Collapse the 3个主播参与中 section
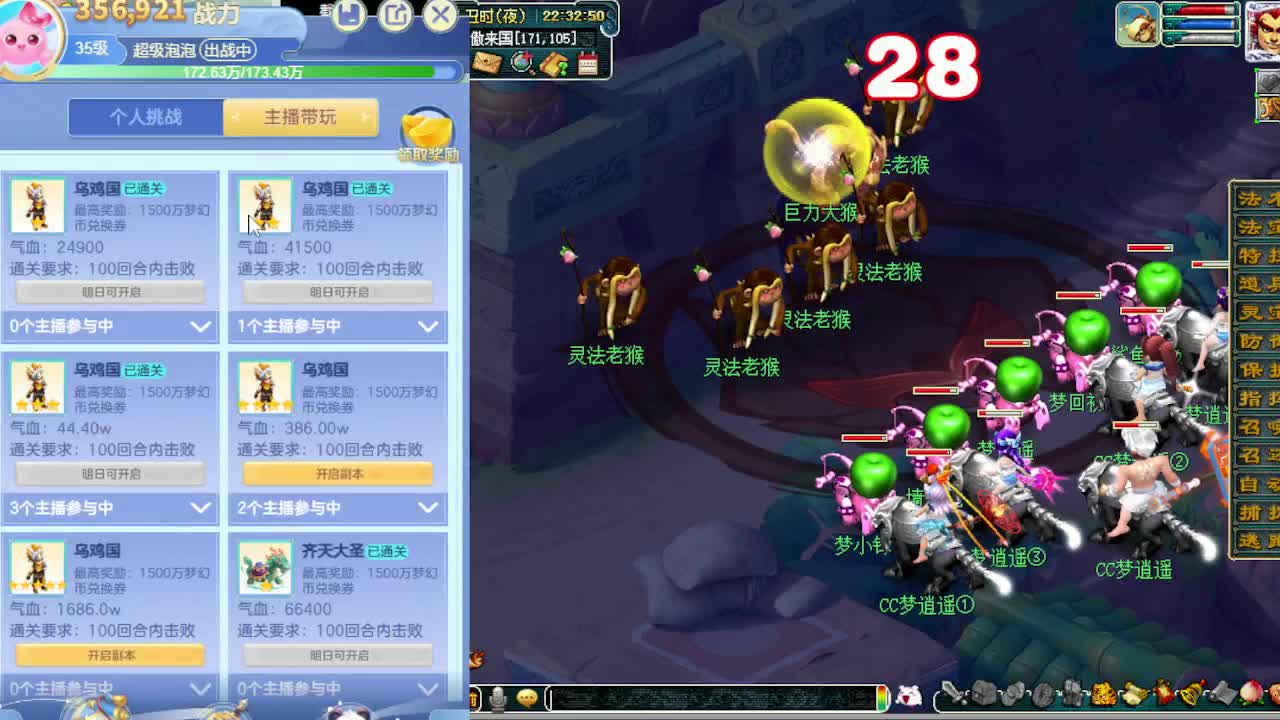1280x720 pixels. point(110,509)
